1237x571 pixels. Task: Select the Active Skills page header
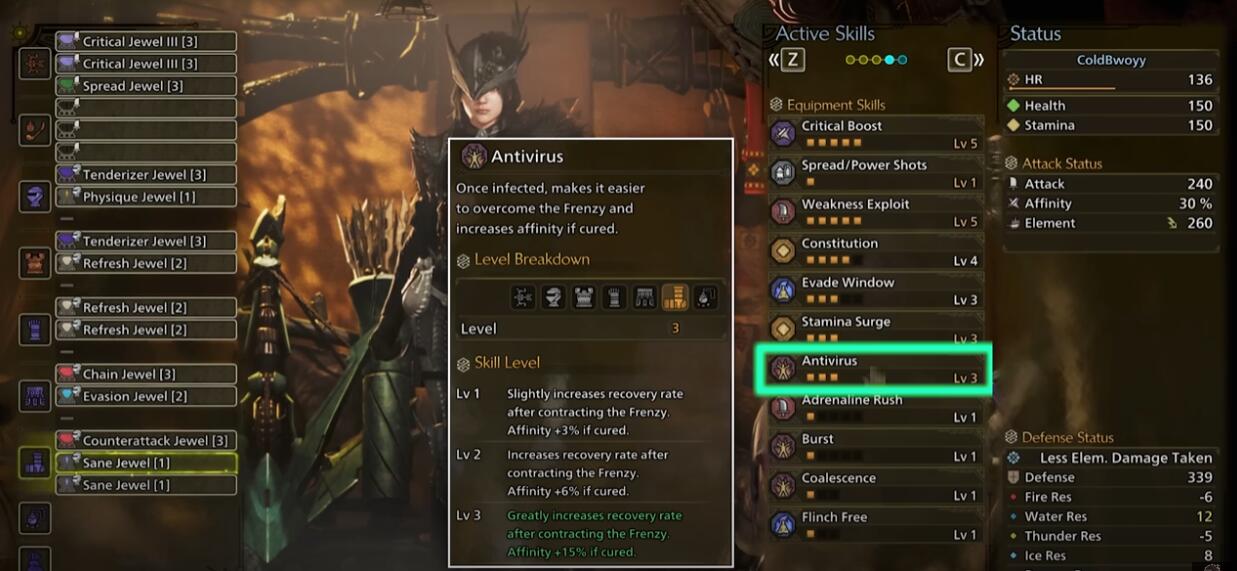click(825, 34)
